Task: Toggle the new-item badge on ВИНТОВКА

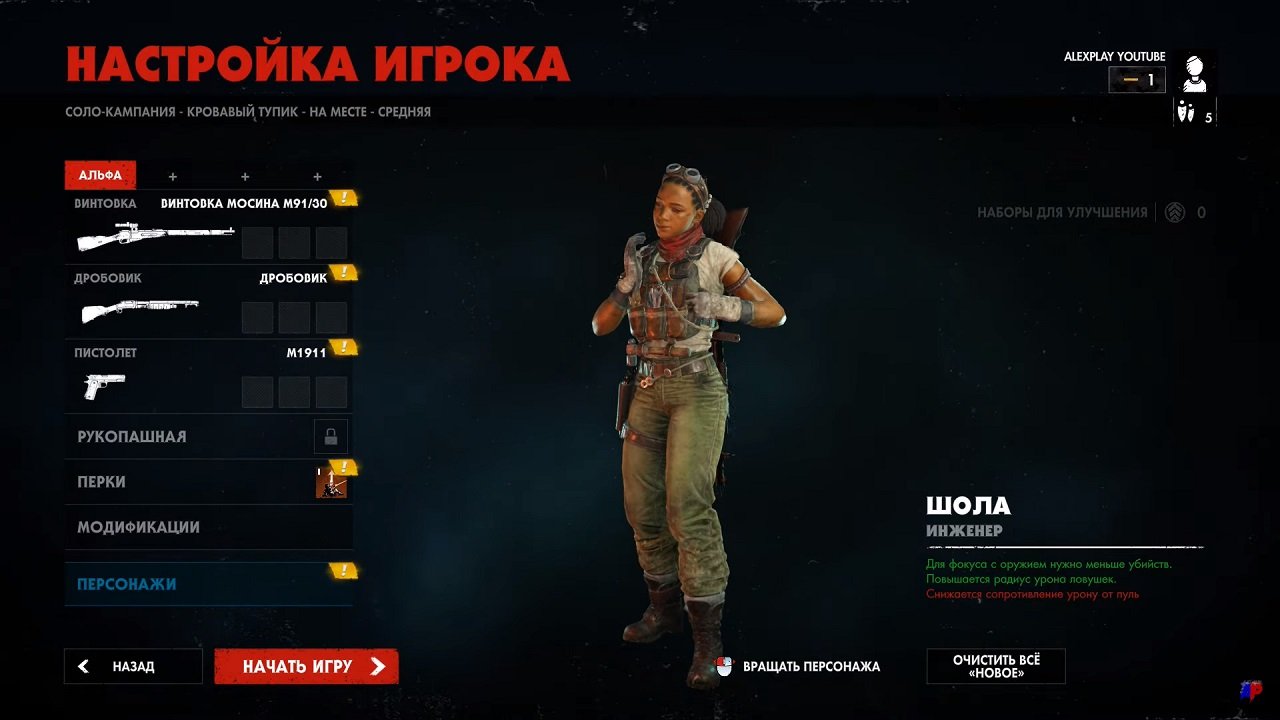Action: pos(344,198)
